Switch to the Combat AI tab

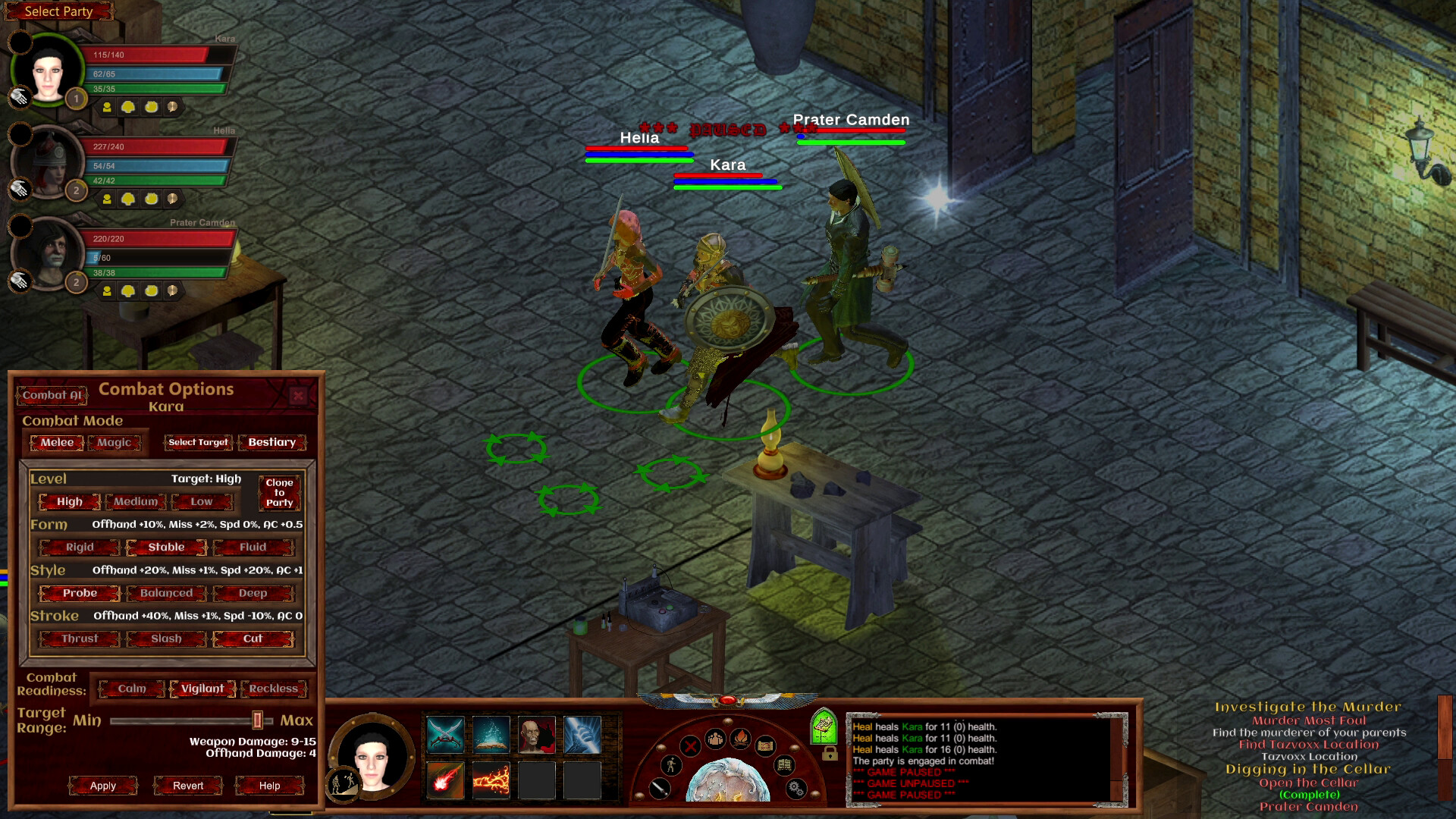click(51, 395)
